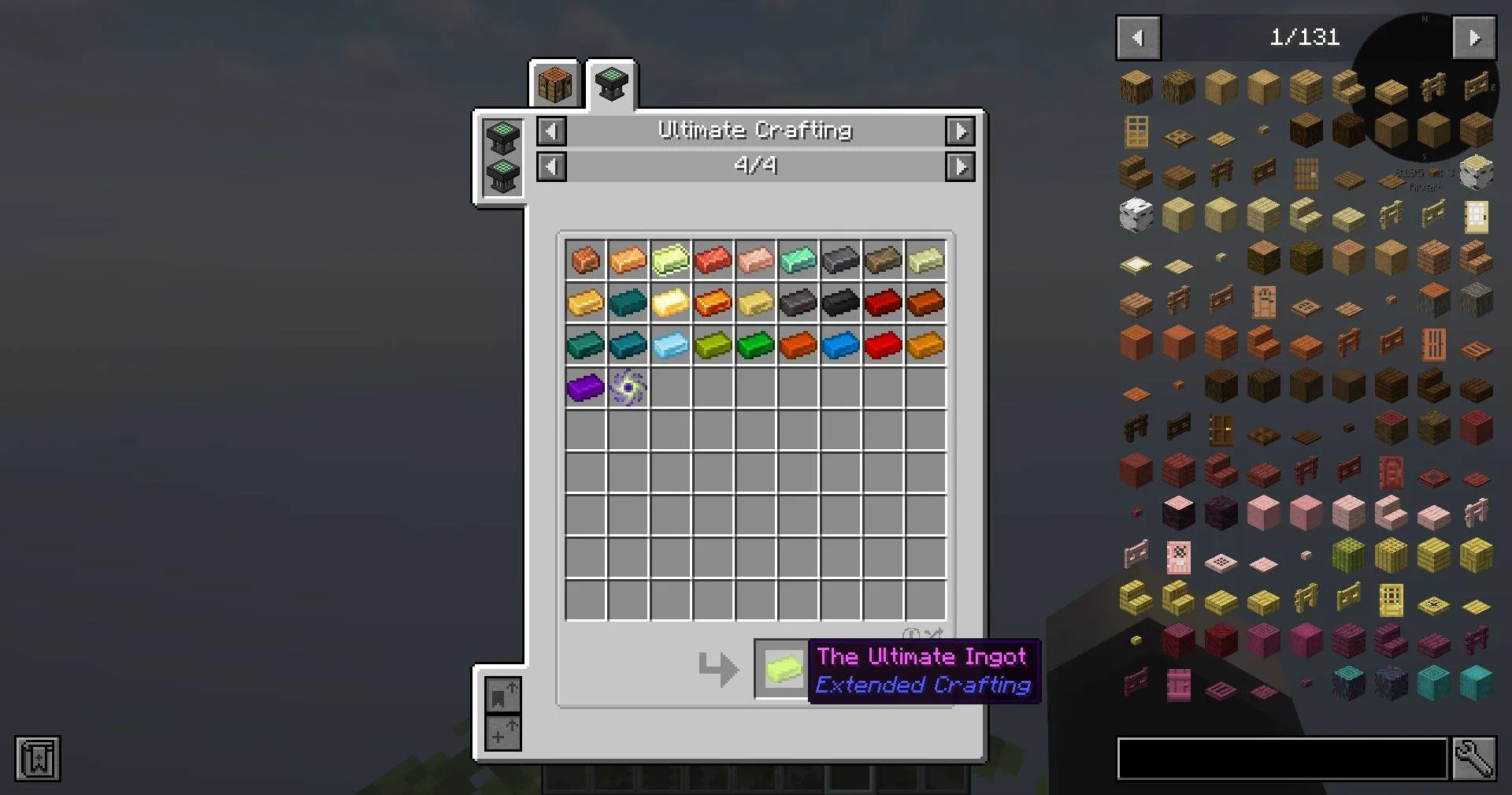View the previous recipe page of 4/4
This screenshot has height=795, width=1512.
coord(551,166)
